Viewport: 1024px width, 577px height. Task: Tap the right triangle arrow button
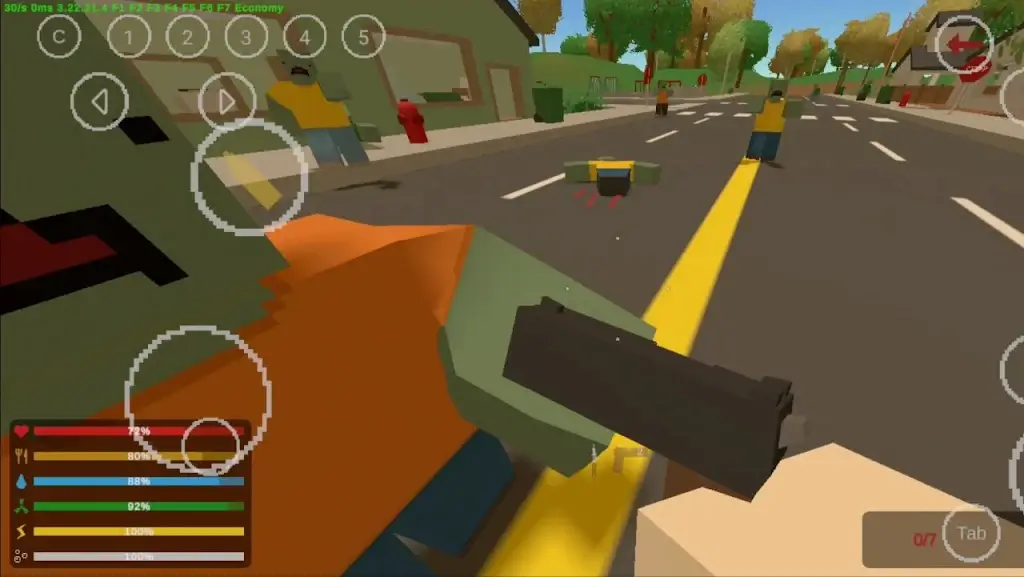point(227,101)
